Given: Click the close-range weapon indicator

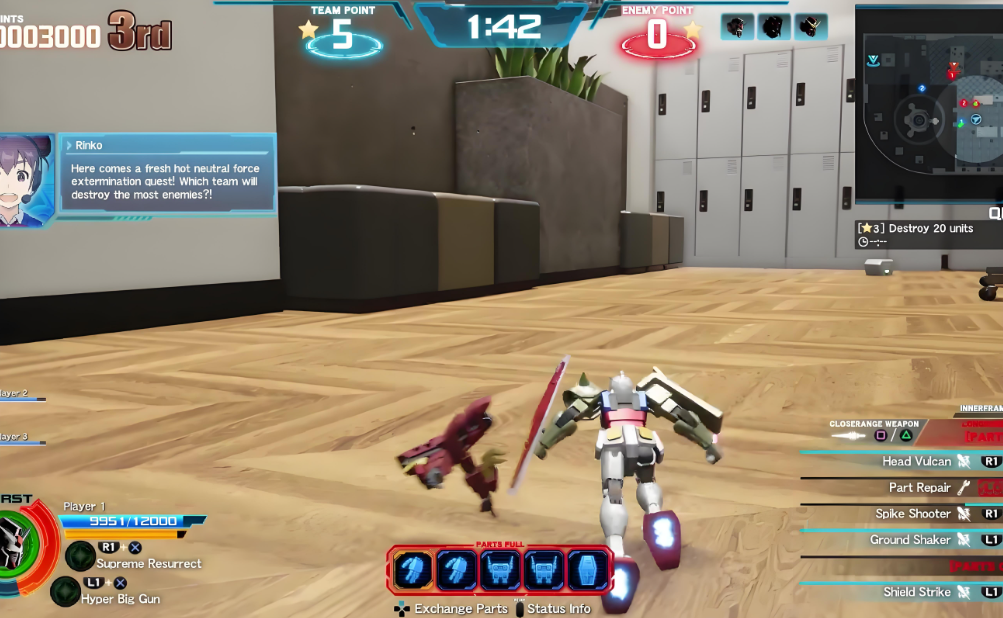Looking at the screenshot, I should [x=873, y=430].
